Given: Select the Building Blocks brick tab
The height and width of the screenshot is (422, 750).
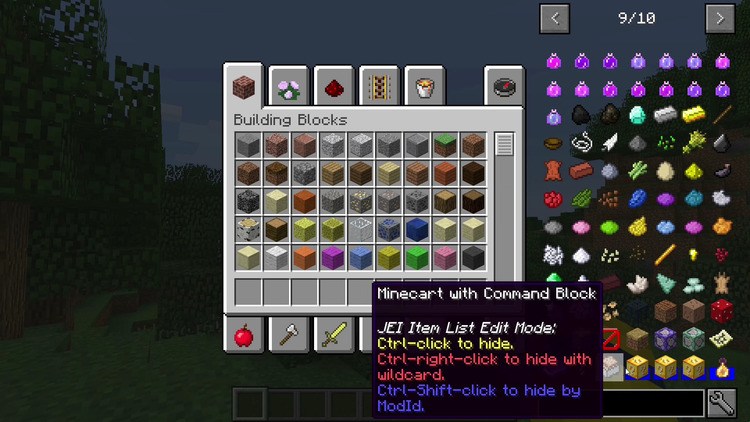Looking at the screenshot, I should pos(243,86).
